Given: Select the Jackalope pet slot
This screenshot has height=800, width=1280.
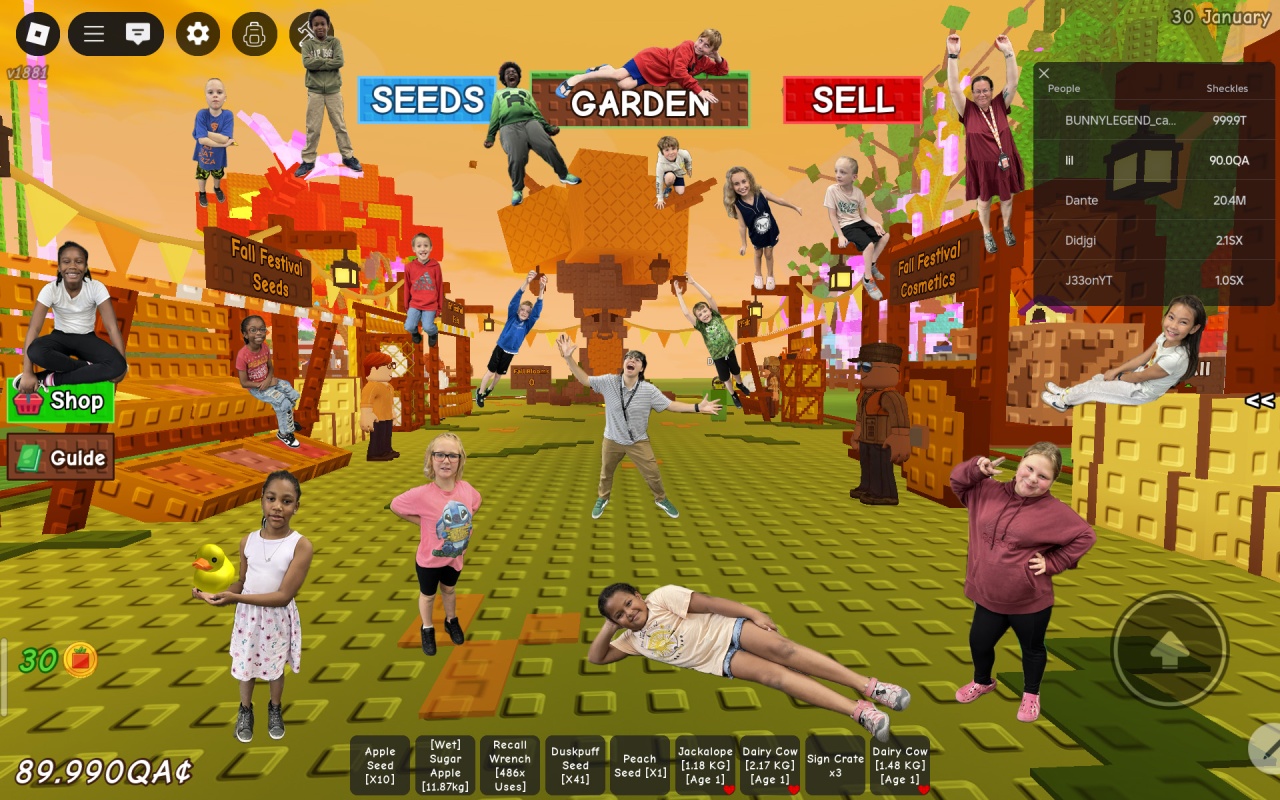Looking at the screenshot, I should (x=705, y=765).
